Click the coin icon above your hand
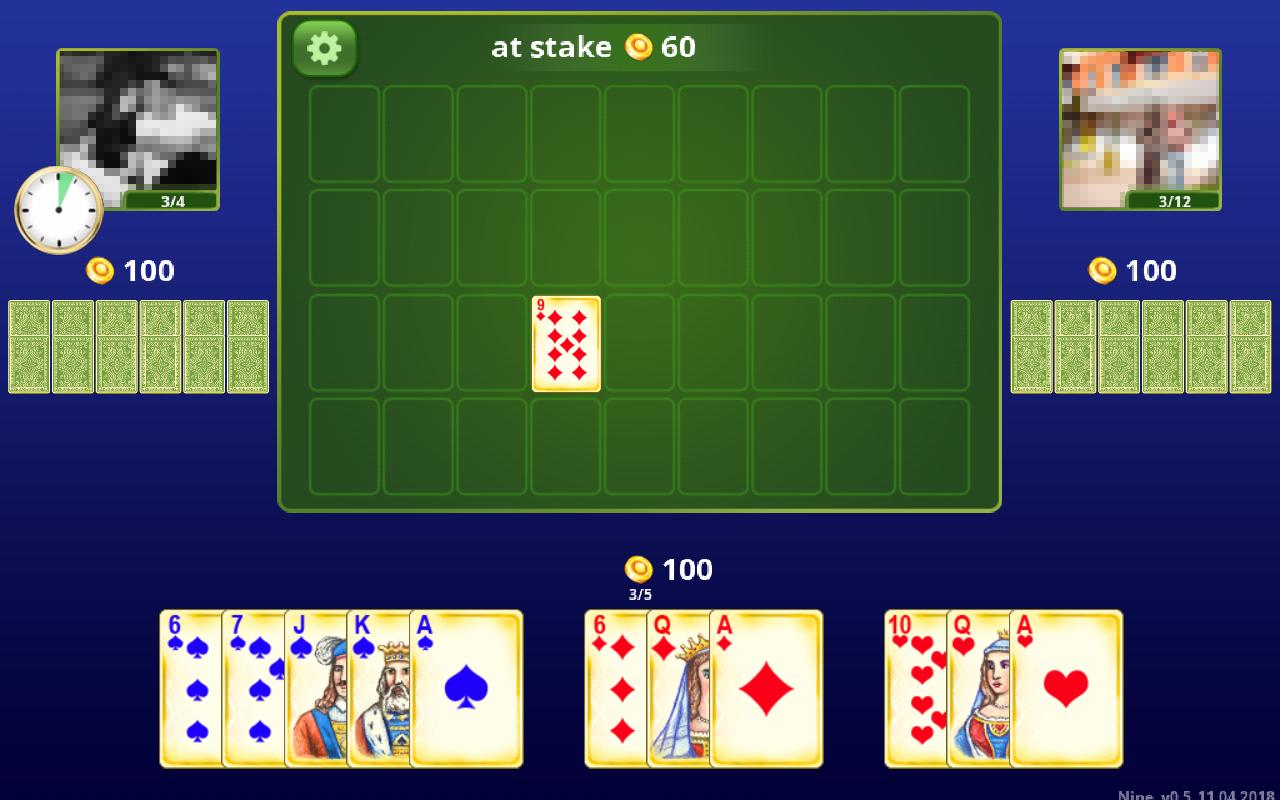The width and height of the screenshot is (1280, 800). click(x=640, y=568)
